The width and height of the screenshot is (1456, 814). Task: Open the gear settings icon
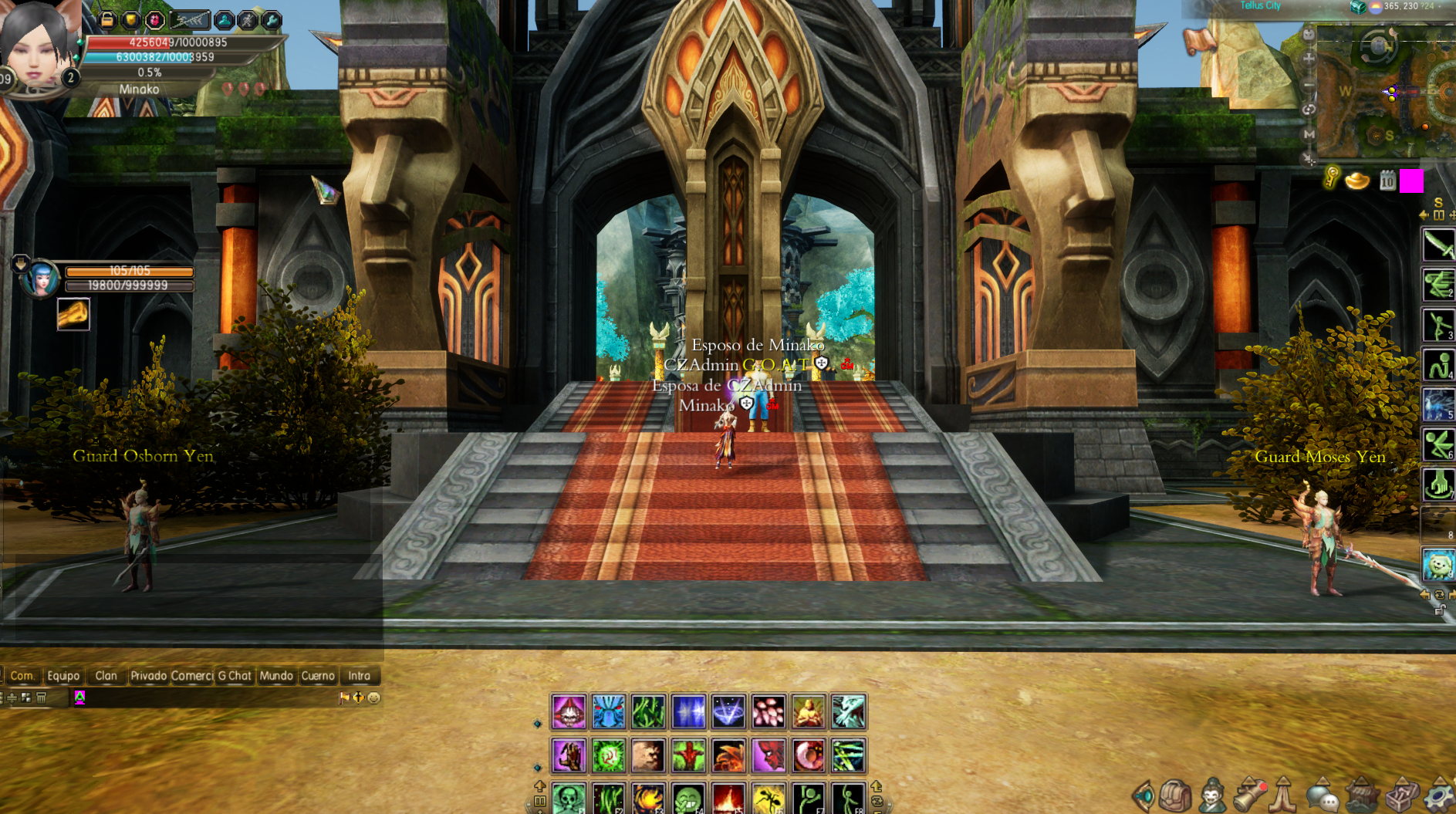pos(1439,796)
